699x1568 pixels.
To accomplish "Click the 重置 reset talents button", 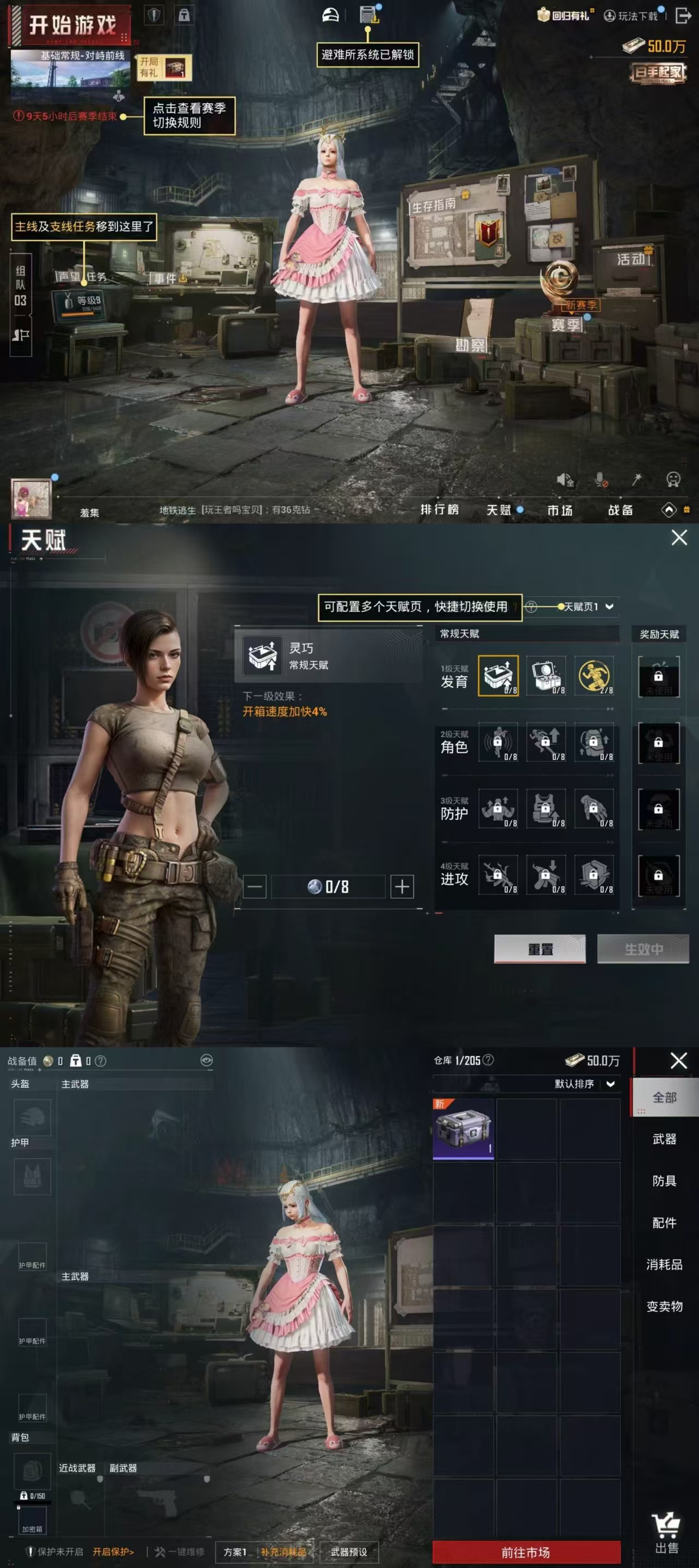I will click(540, 949).
